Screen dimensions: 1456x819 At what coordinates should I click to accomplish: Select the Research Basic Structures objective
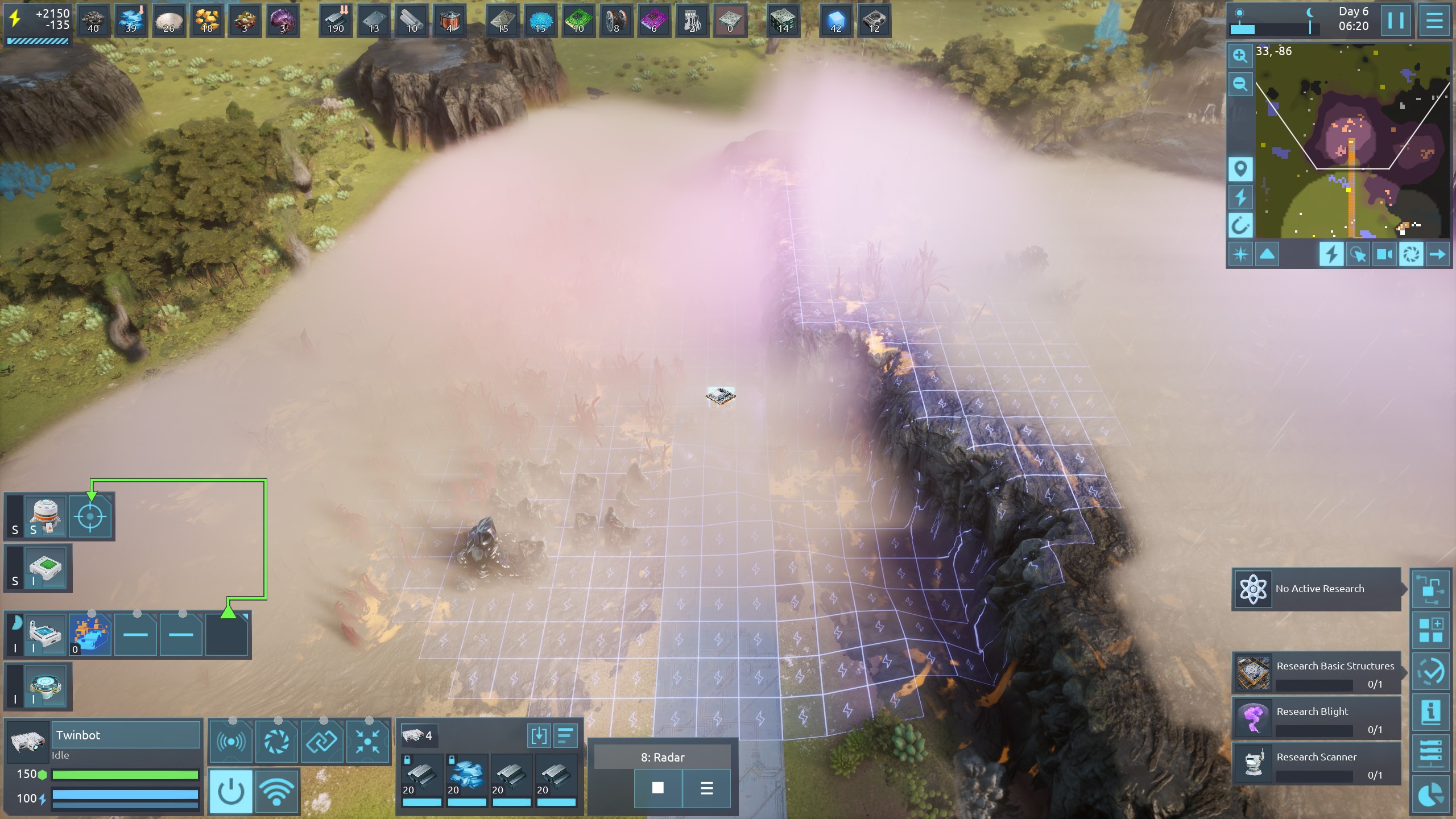click(x=1317, y=672)
